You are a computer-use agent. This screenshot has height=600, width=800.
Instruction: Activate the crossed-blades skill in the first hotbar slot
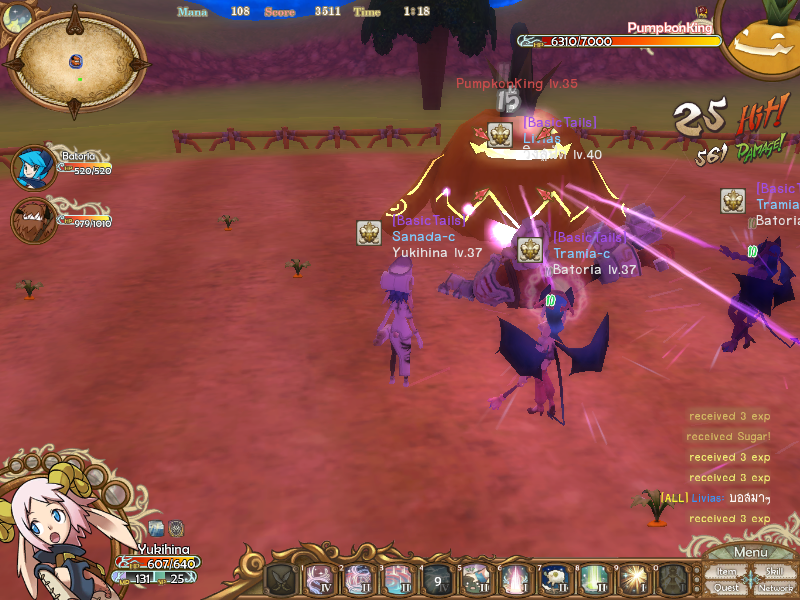(x=280, y=579)
